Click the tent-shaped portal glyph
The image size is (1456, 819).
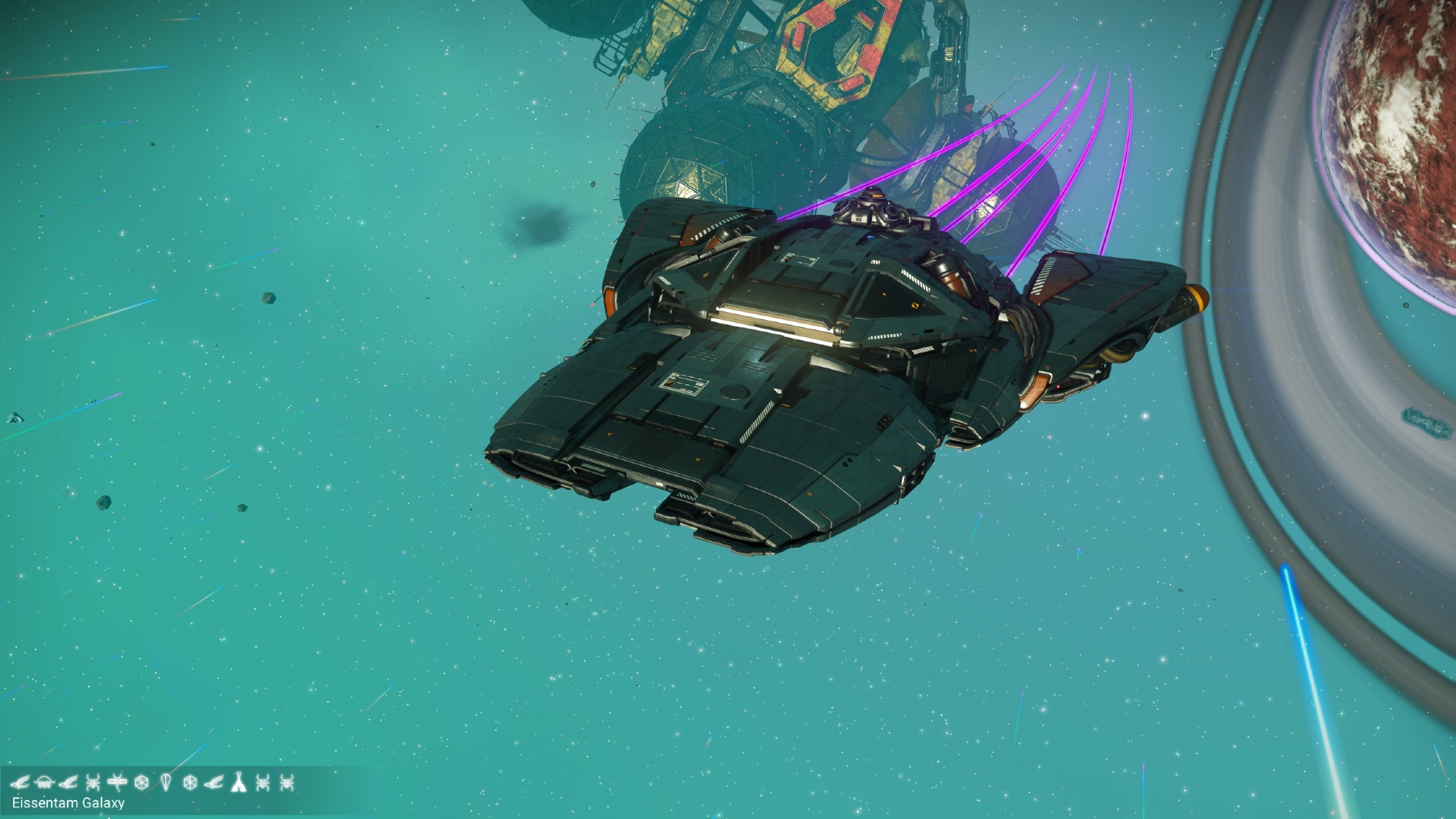[238, 783]
